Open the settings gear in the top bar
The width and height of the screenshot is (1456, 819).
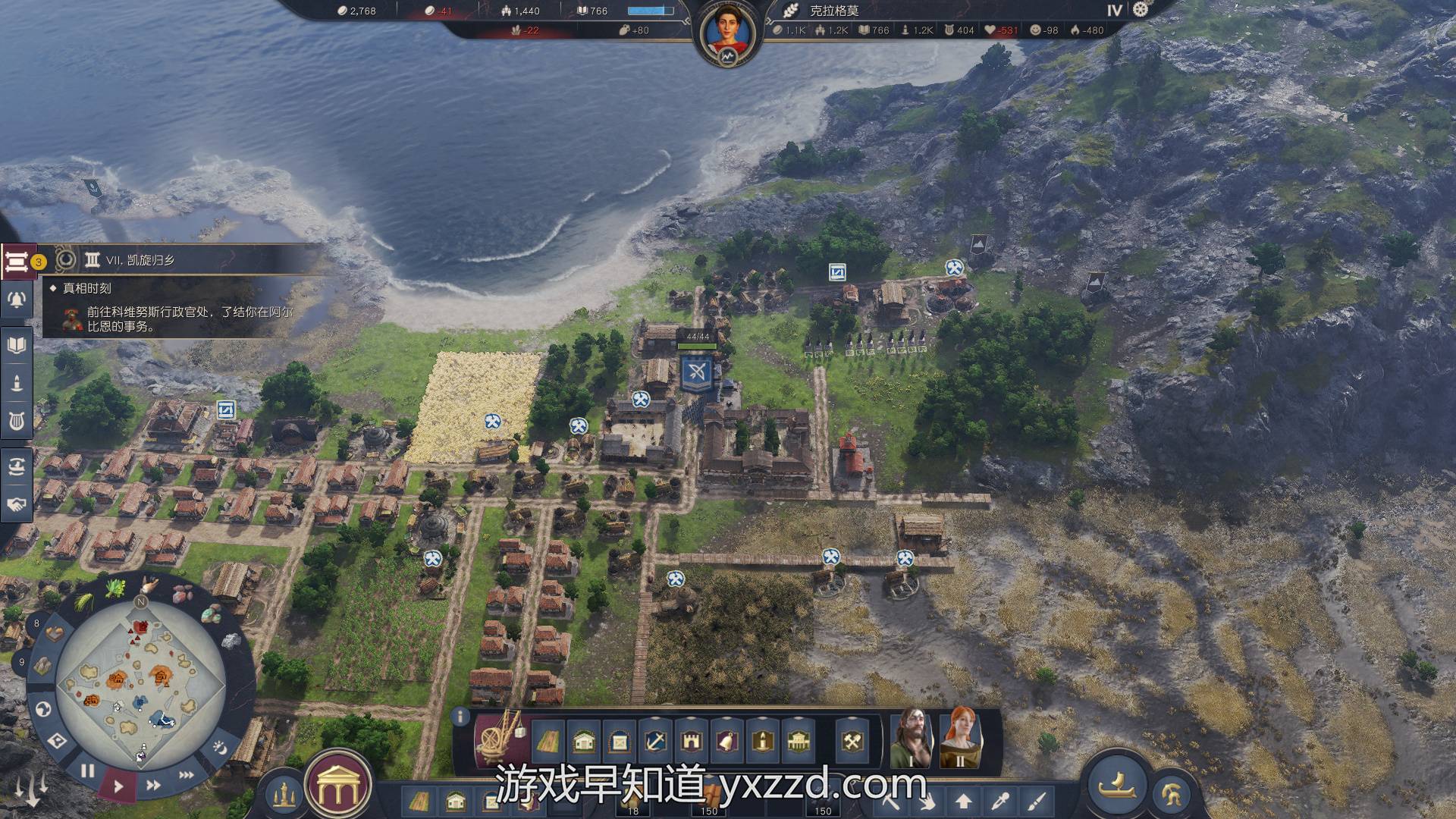pos(1141,10)
